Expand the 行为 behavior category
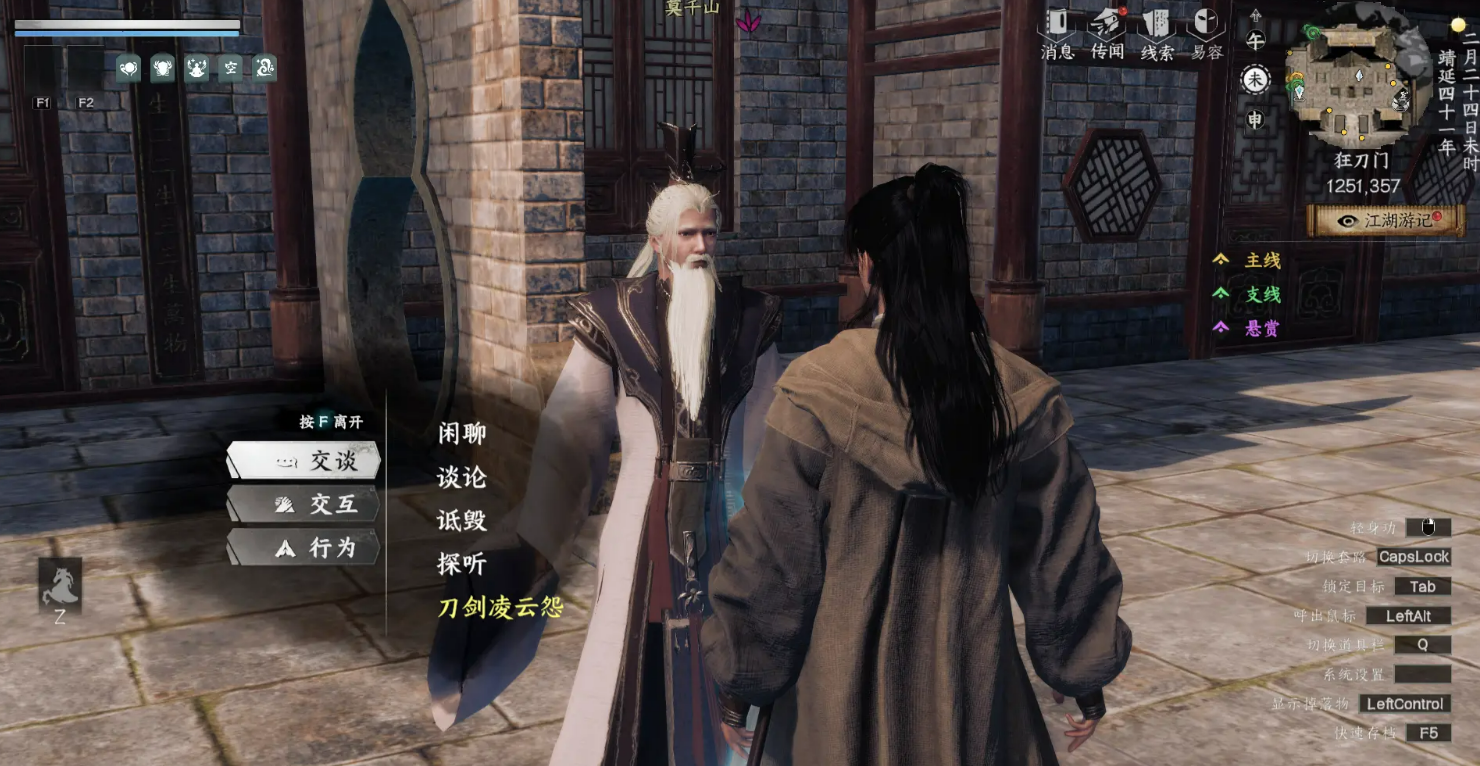The image size is (1480, 766). (302, 548)
